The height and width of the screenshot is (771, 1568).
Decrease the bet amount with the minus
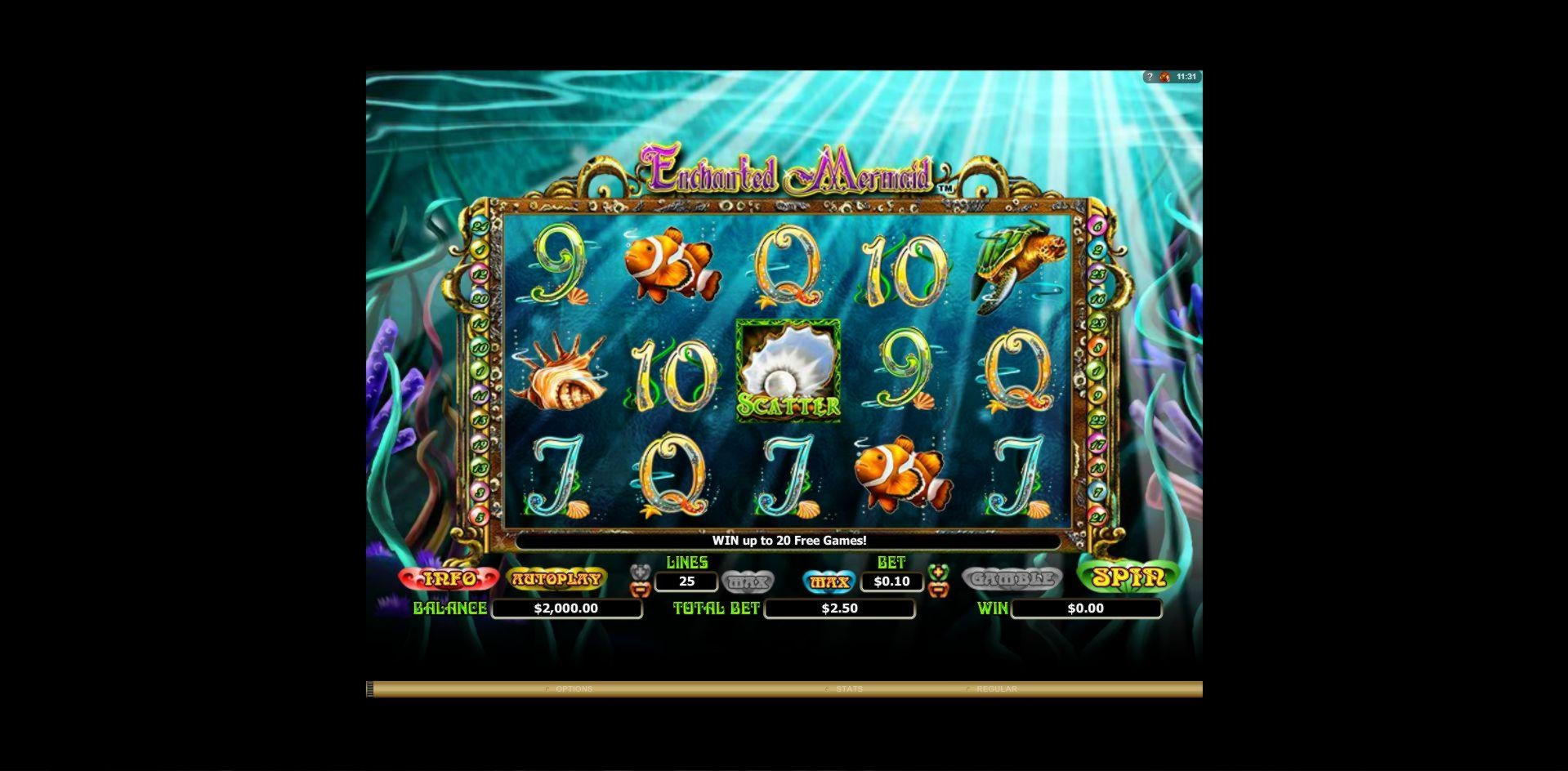tap(938, 588)
